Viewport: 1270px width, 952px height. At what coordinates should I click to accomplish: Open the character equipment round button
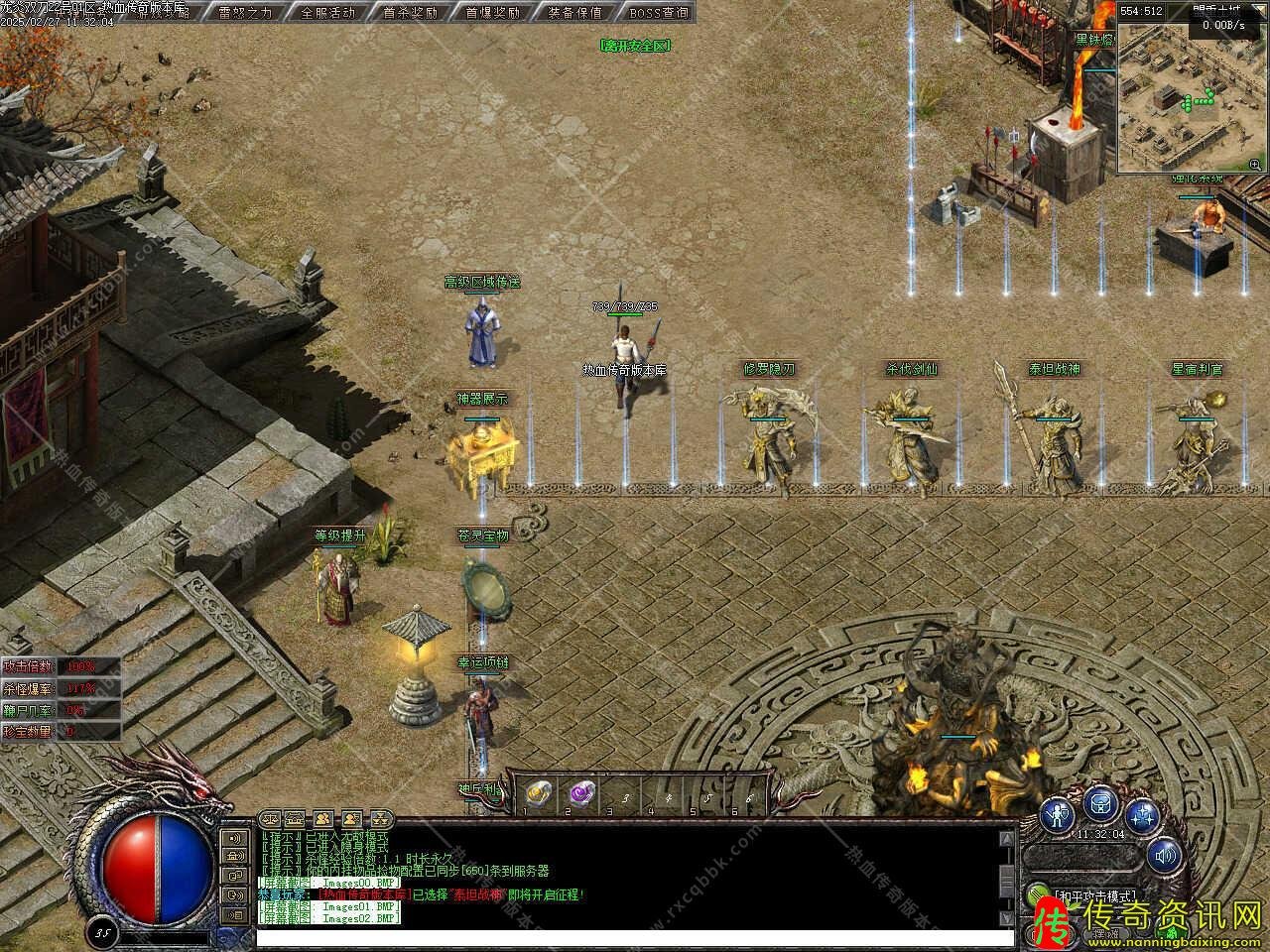tap(1061, 814)
